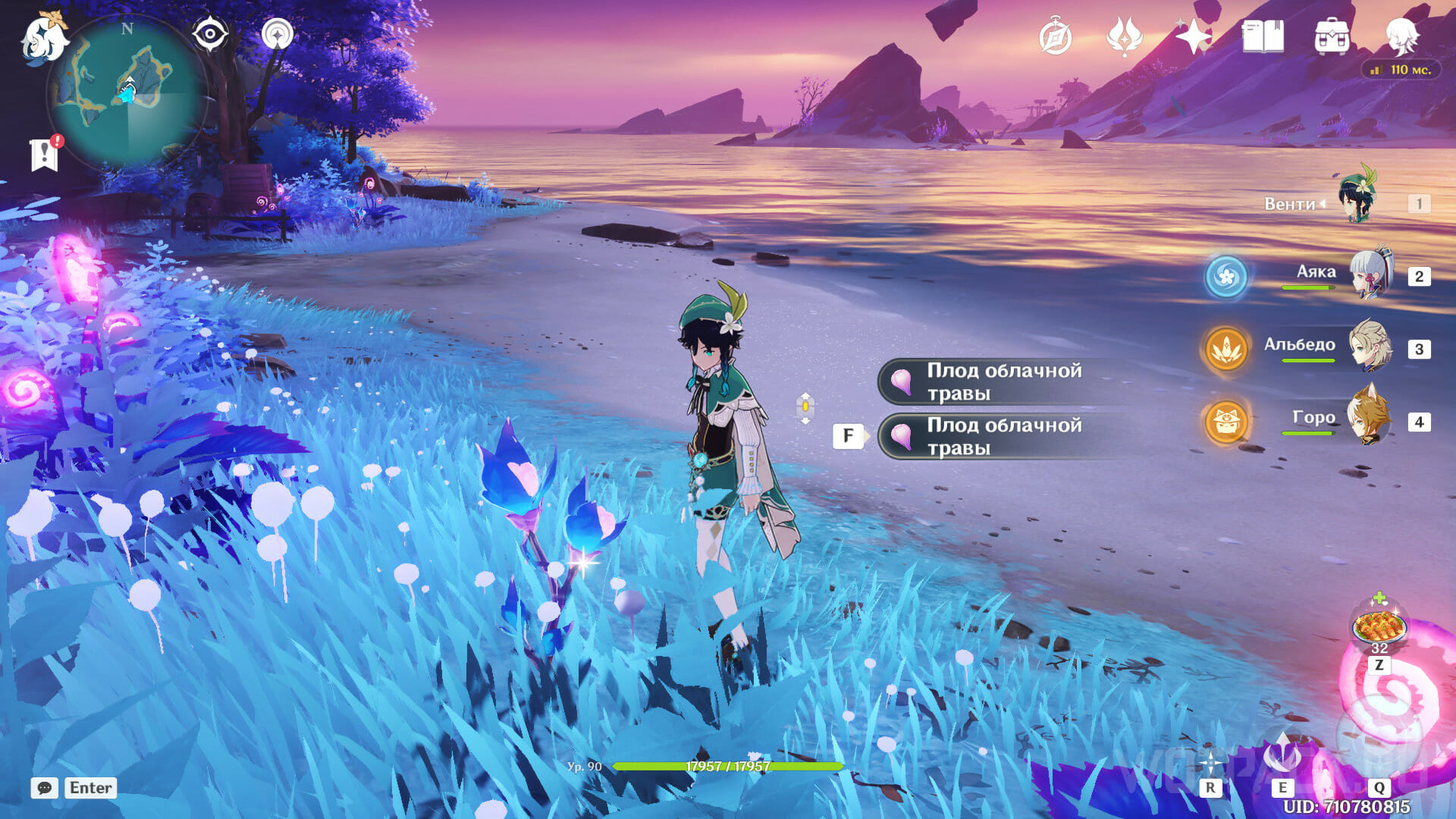The image size is (1456, 819).
Task: Click the eye-shaped icon beside the minimap
Action: 210,34
